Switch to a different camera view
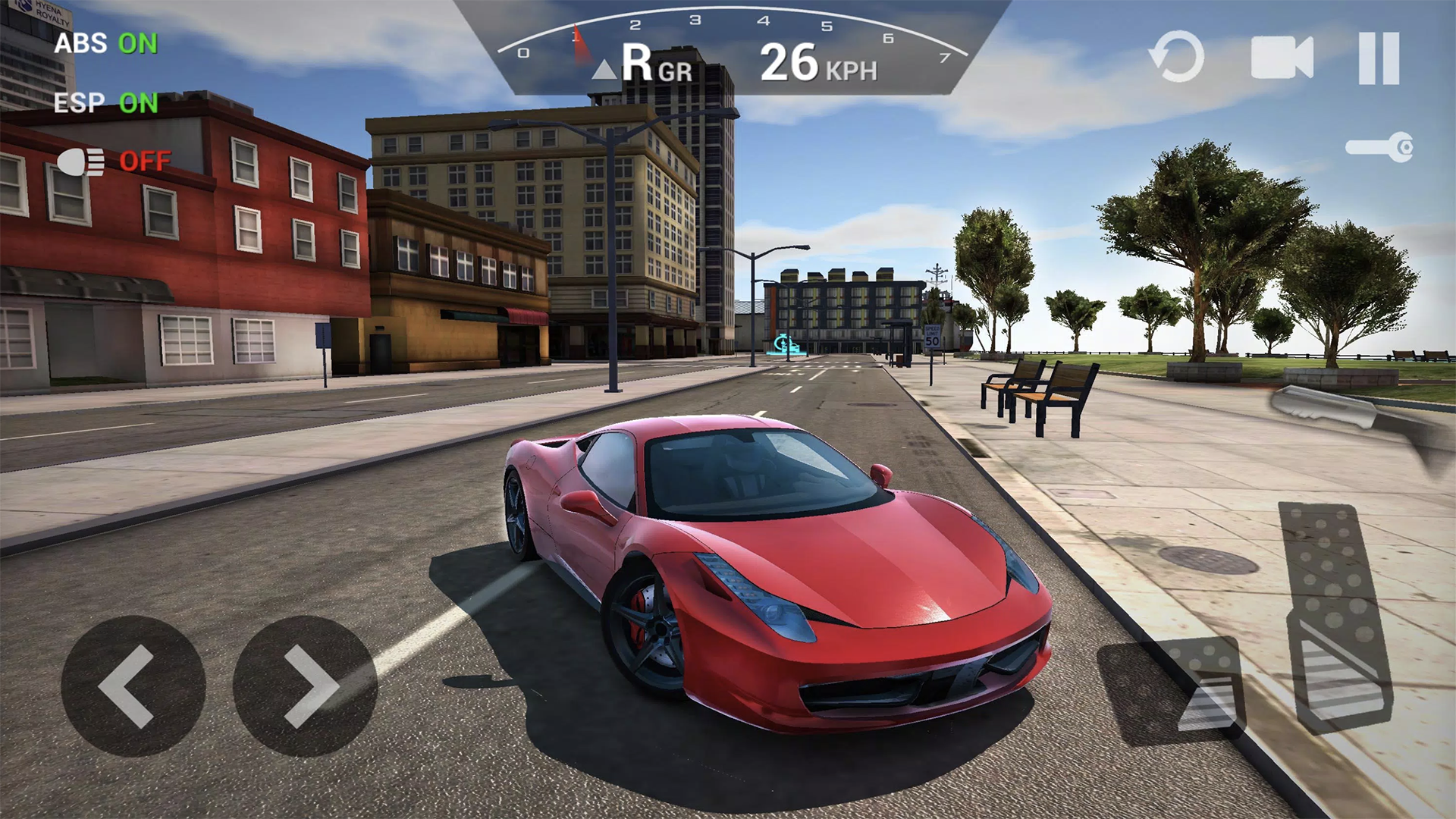Viewport: 1456px width, 819px height. point(1281,58)
